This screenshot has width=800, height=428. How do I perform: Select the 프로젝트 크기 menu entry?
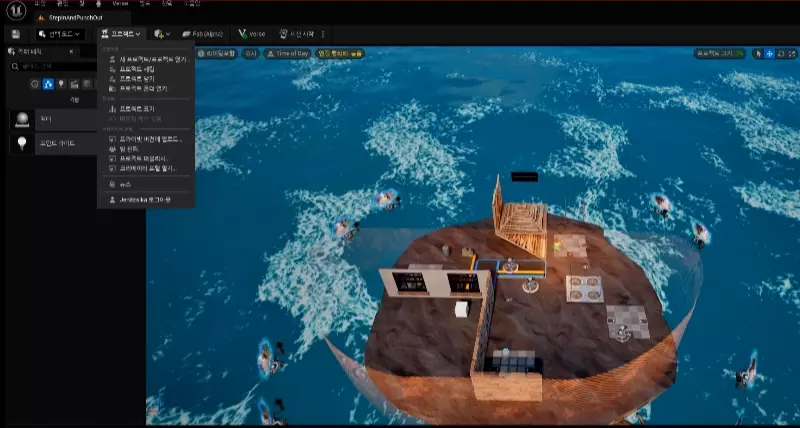click(137, 109)
